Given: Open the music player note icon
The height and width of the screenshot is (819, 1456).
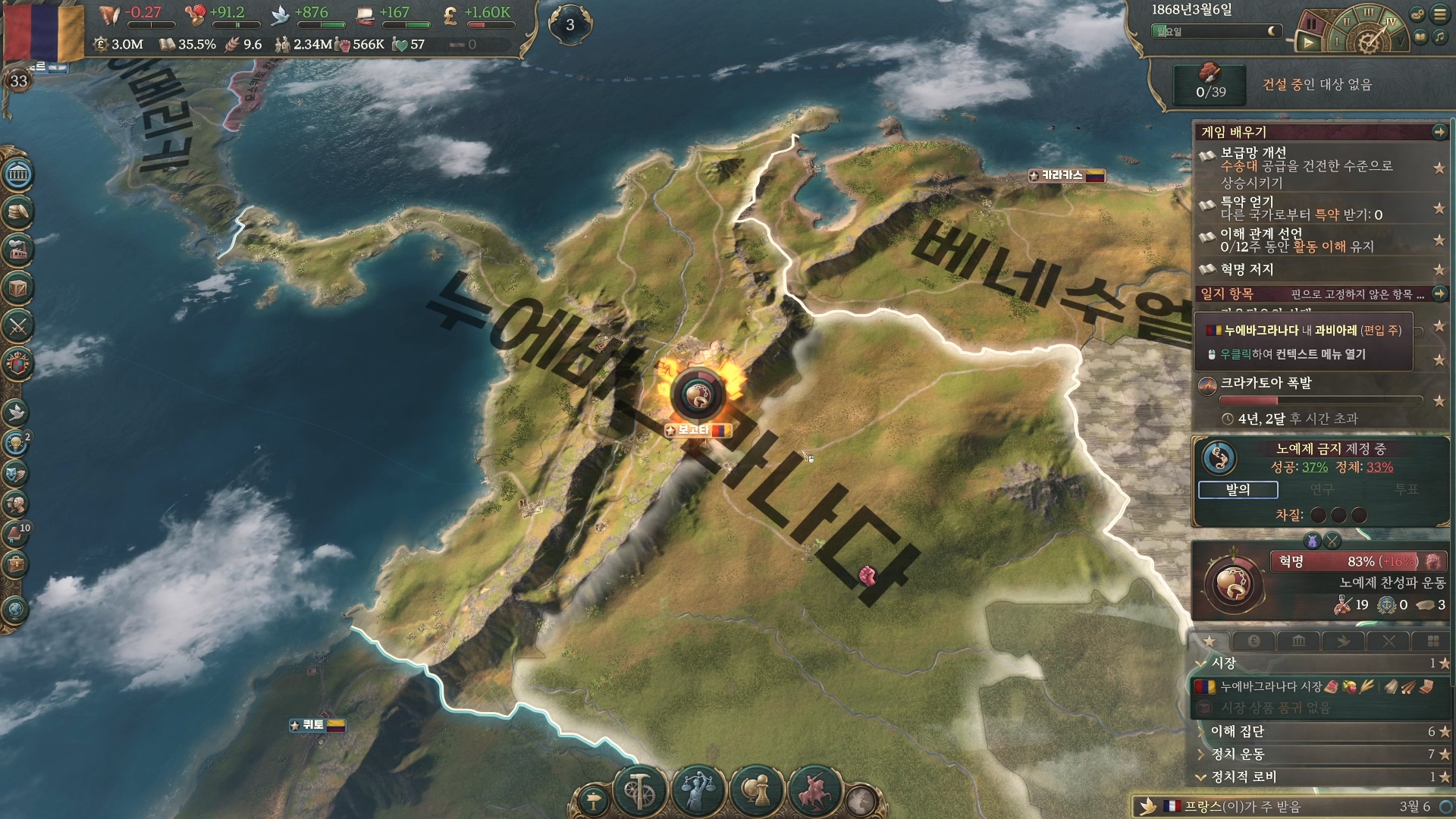Looking at the screenshot, I should 1439,37.
